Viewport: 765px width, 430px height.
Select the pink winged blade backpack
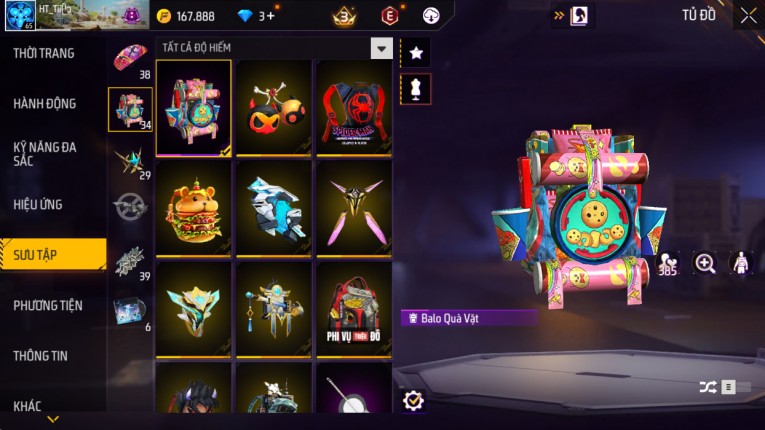pyautogui.click(x=354, y=208)
